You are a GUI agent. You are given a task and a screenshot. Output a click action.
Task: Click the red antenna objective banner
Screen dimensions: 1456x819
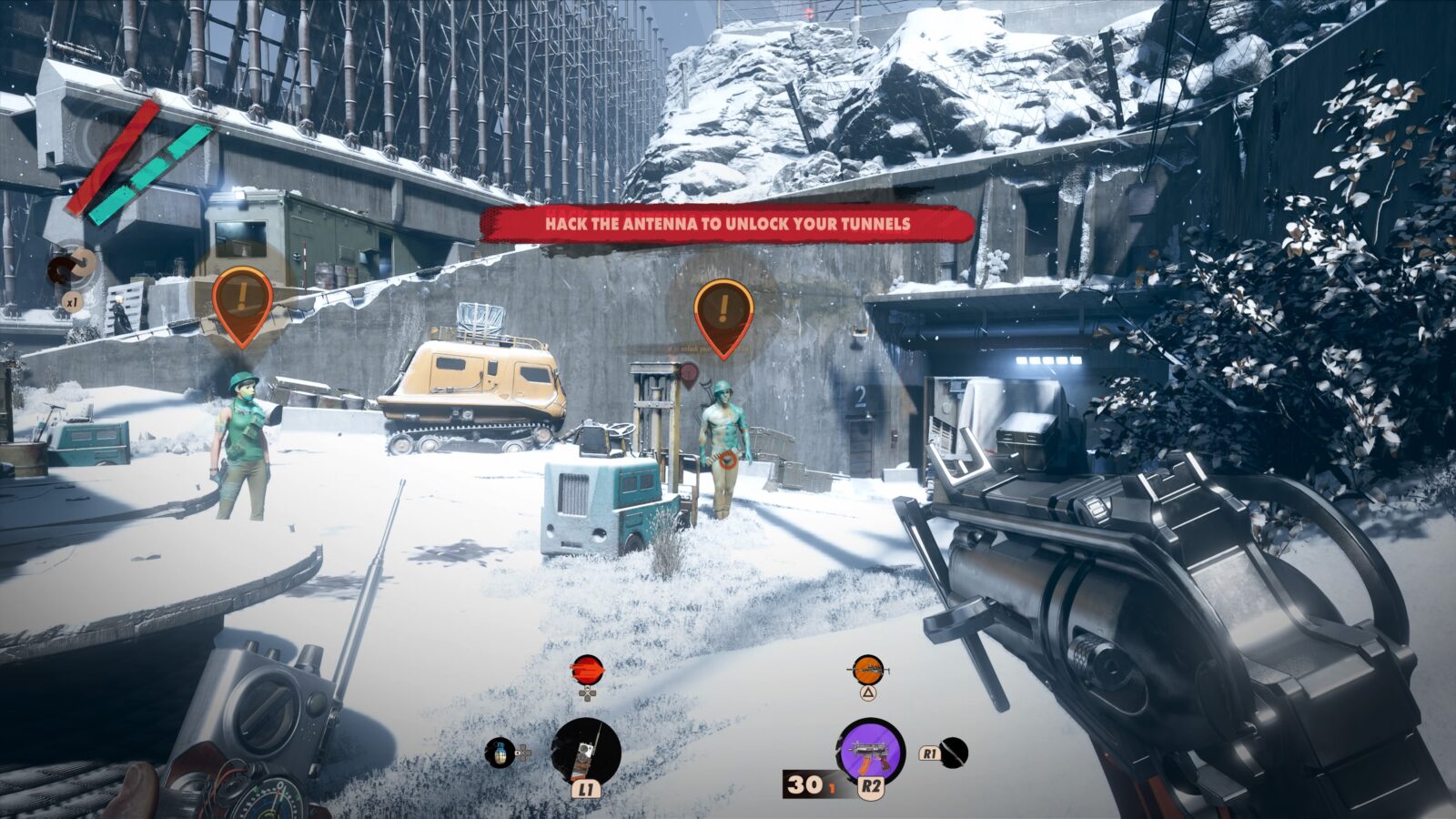tap(726, 223)
